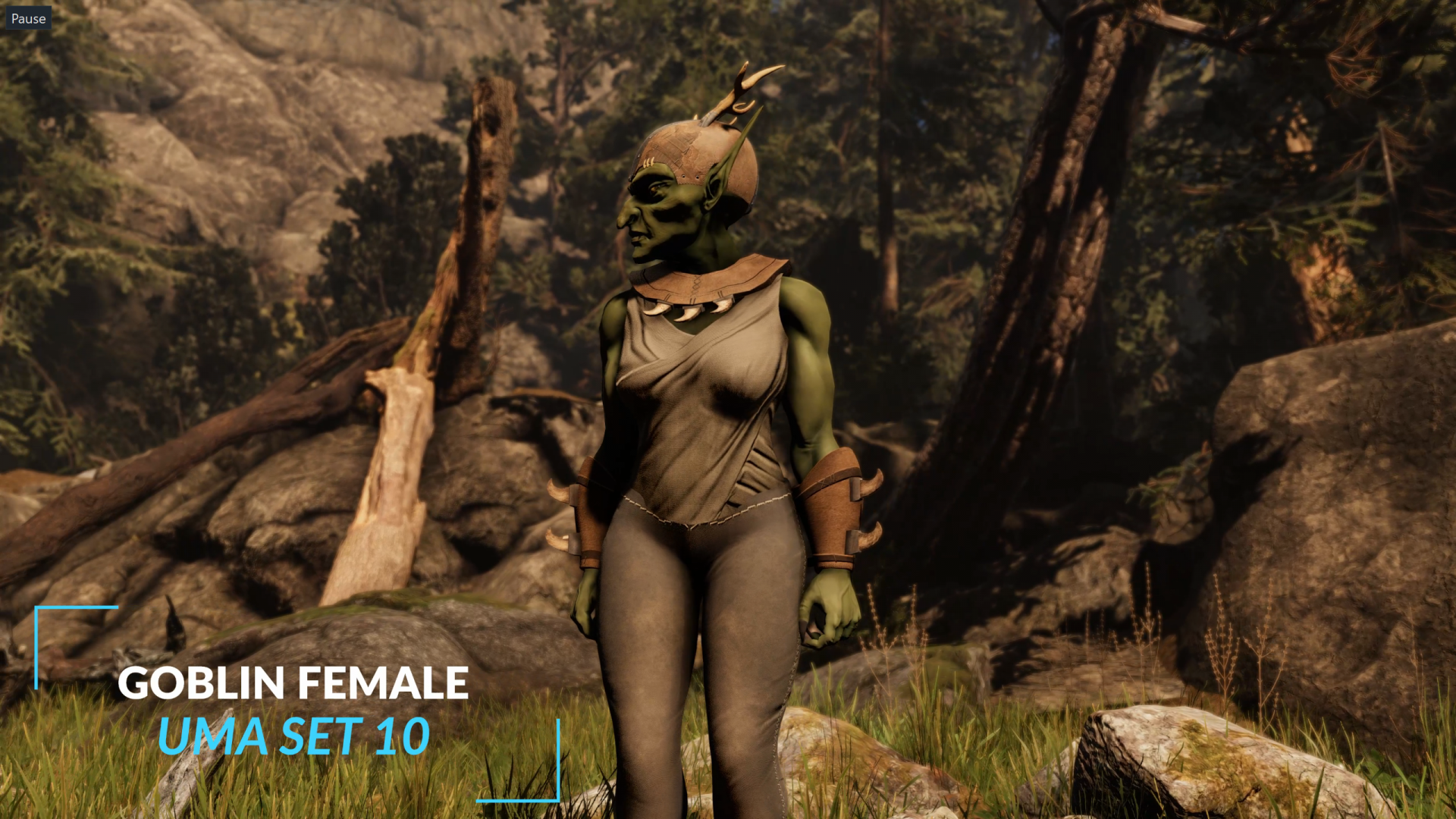1456x819 pixels.
Task: Click the Pause button
Action: (28, 18)
